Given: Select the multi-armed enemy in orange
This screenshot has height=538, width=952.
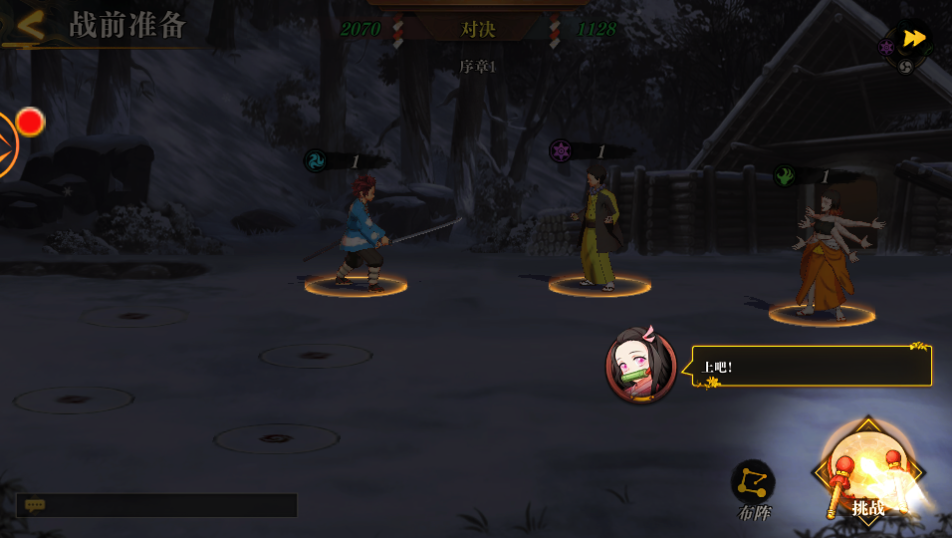Looking at the screenshot, I should [825, 255].
